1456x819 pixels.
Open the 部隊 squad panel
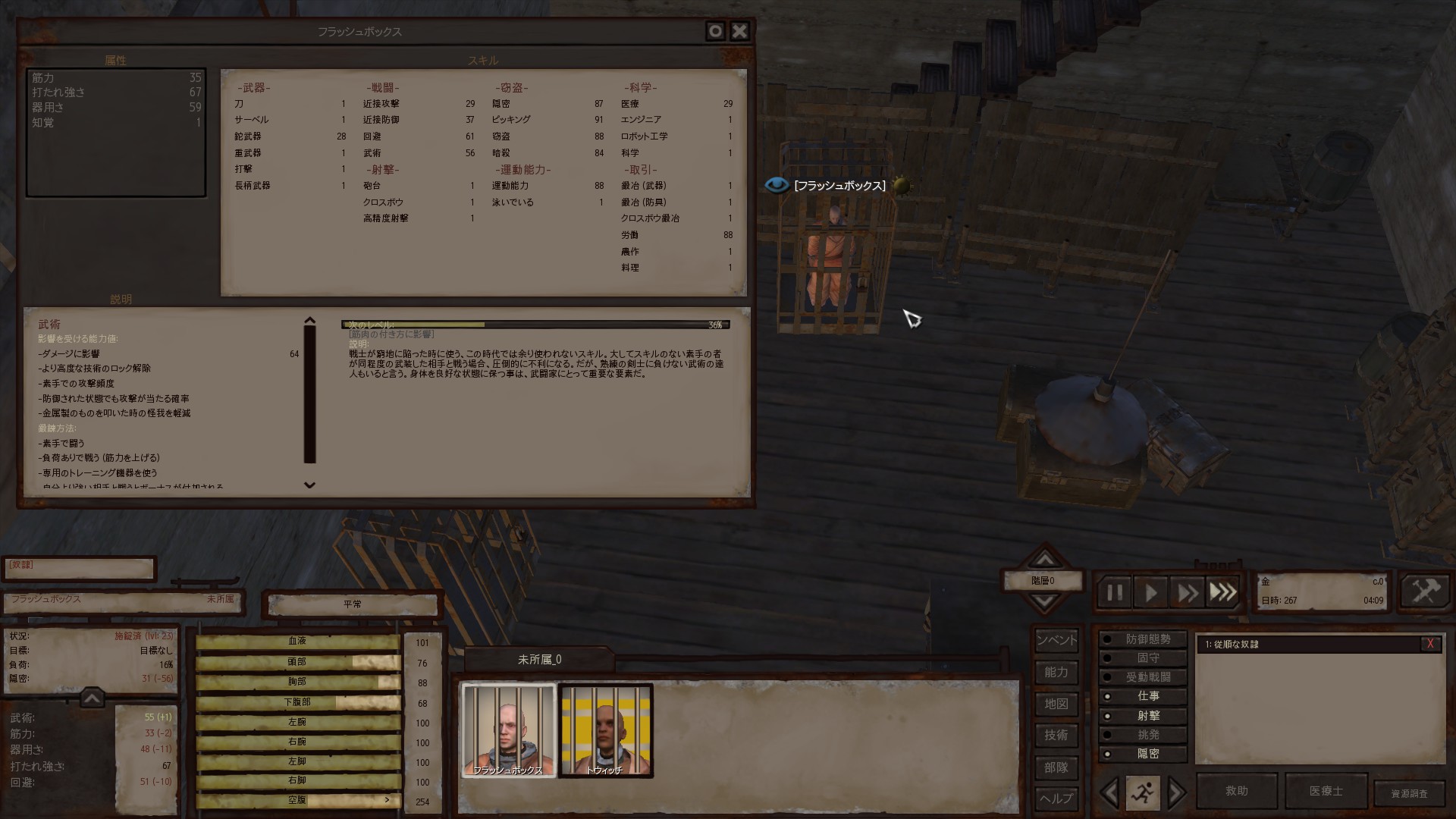pyautogui.click(x=1056, y=767)
